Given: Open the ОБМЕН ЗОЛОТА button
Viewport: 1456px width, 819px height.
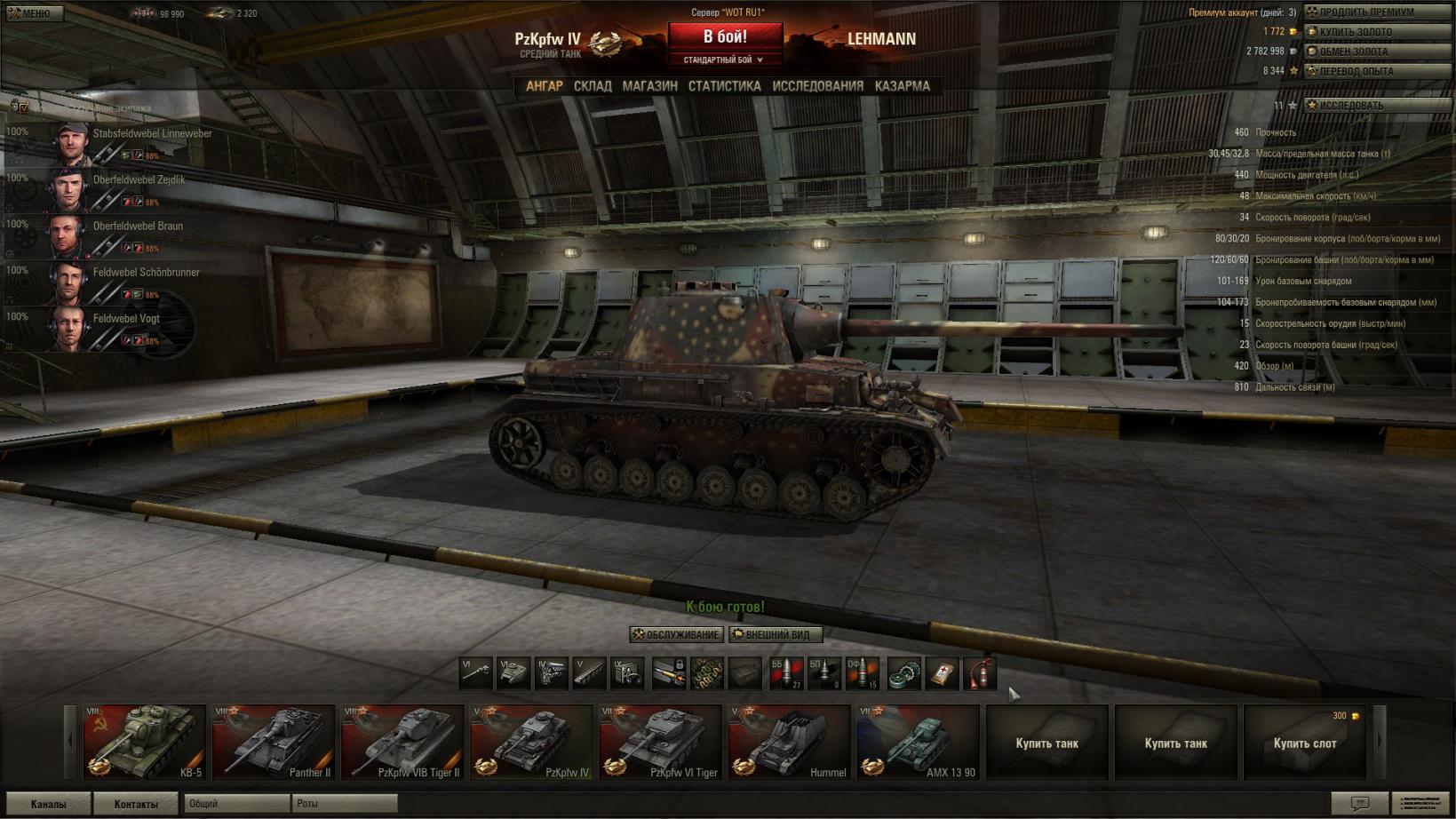Looking at the screenshot, I should (x=1376, y=52).
